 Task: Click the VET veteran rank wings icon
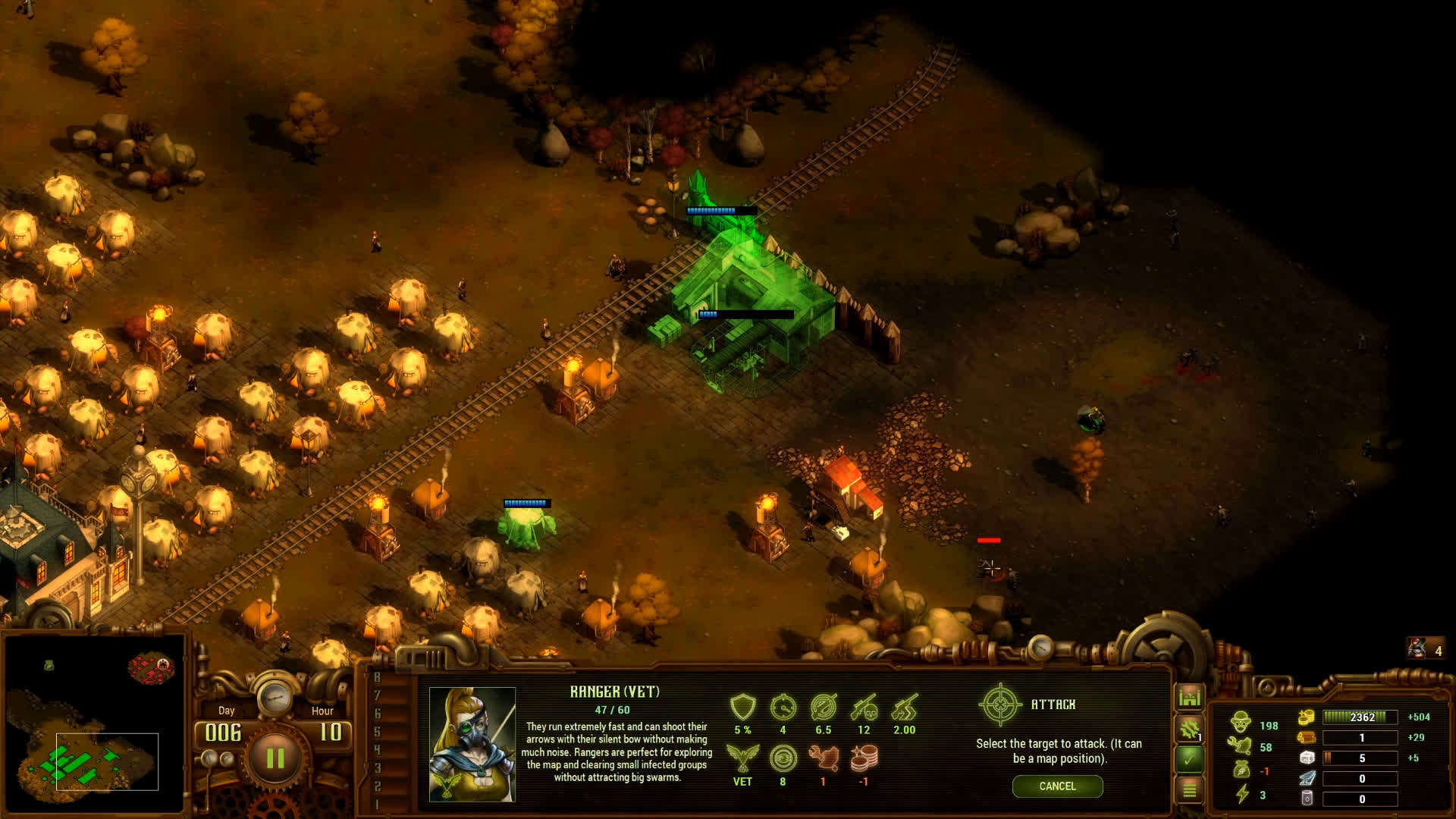(x=742, y=757)
